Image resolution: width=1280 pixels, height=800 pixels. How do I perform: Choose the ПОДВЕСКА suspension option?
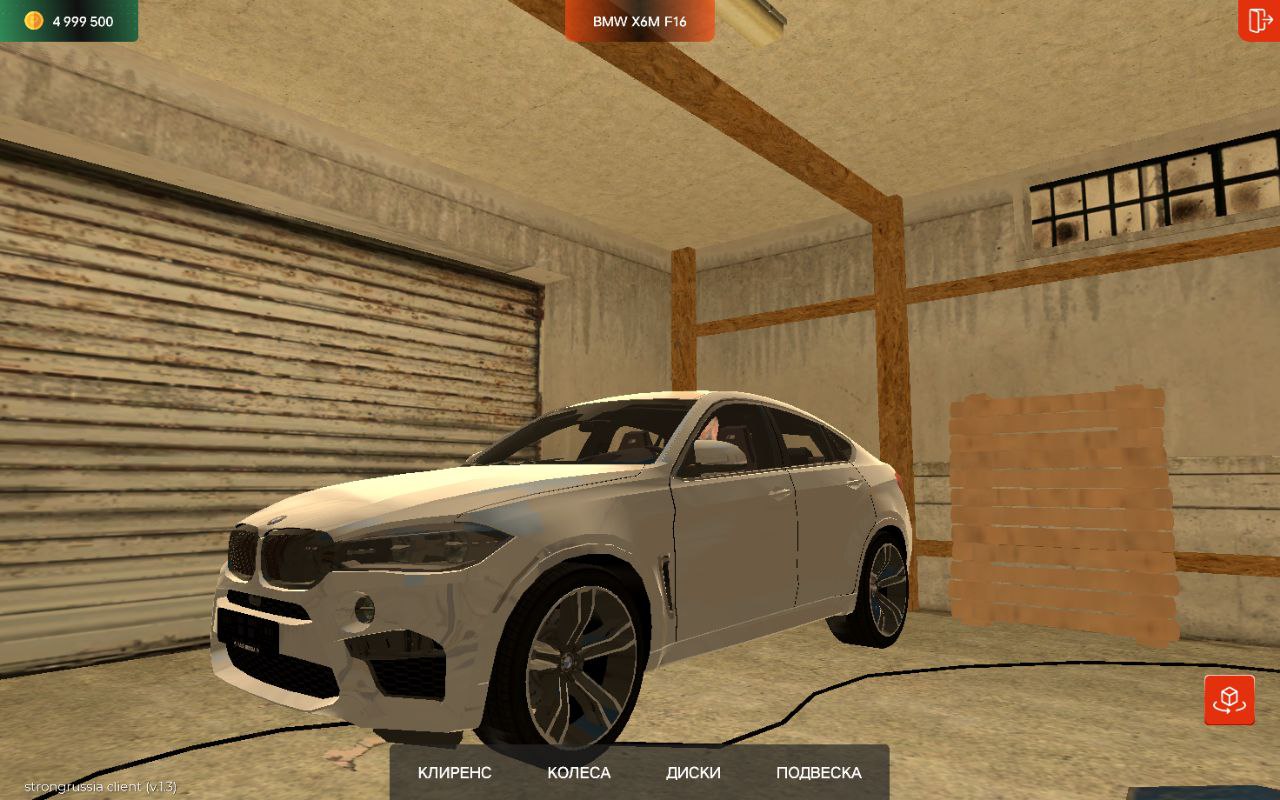click(818, 773)
